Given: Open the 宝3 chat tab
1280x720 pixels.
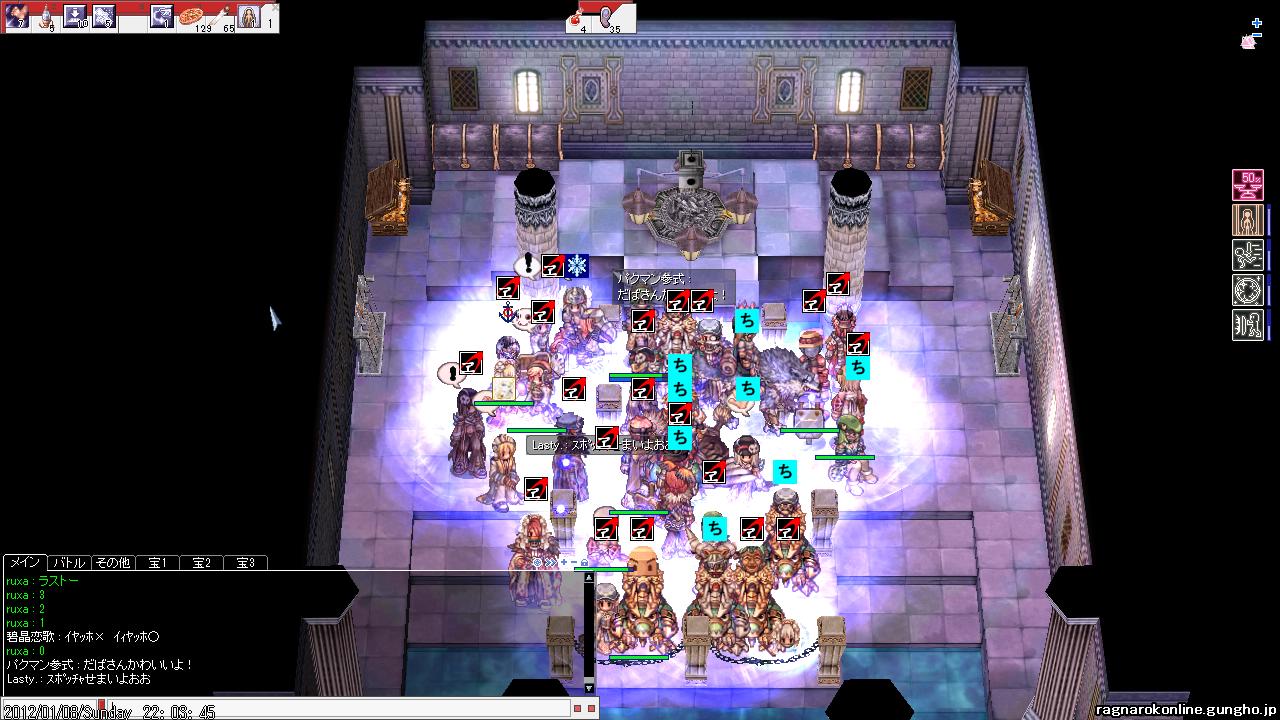Looking at the screenshot, I should [245, 563].
